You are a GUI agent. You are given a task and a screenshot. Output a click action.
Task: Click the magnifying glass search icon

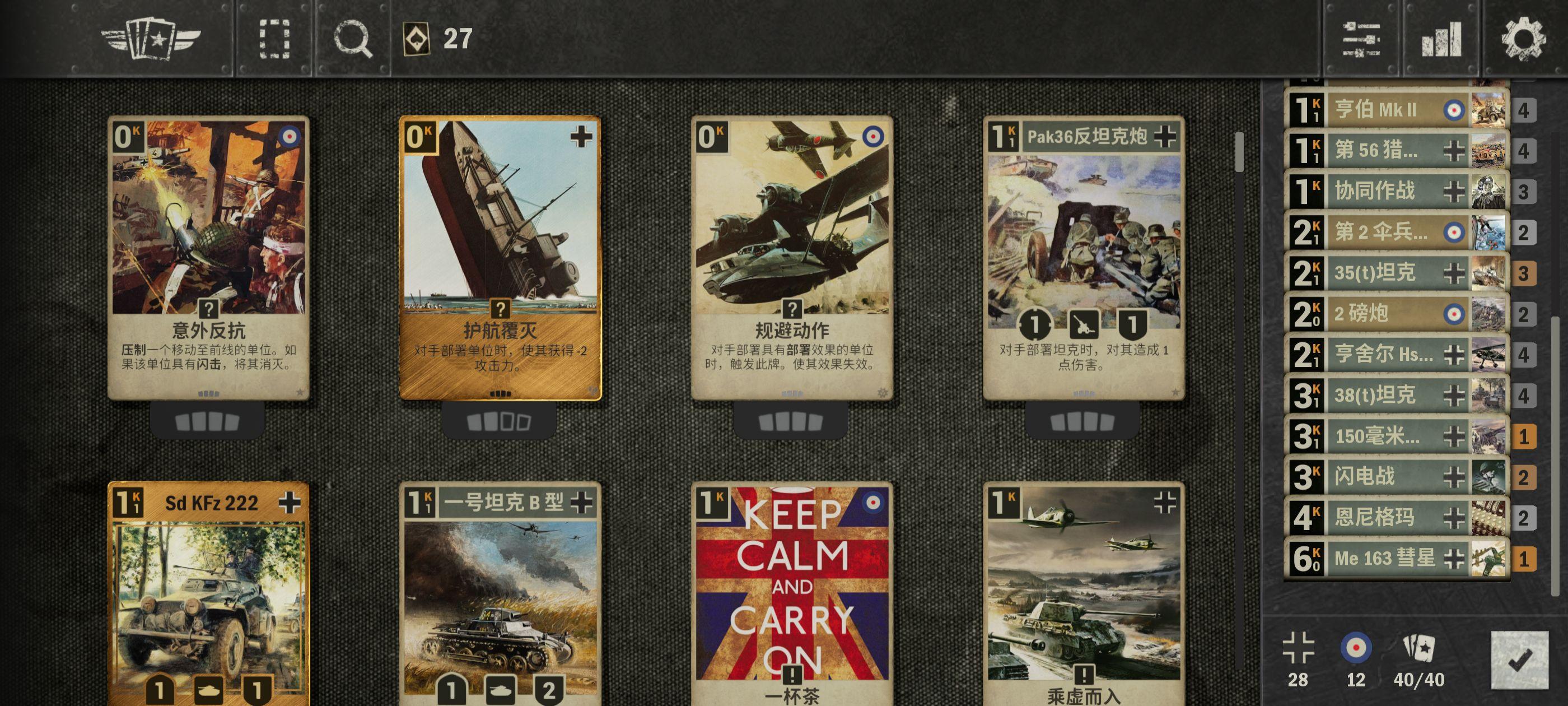(x=352, y=38)
